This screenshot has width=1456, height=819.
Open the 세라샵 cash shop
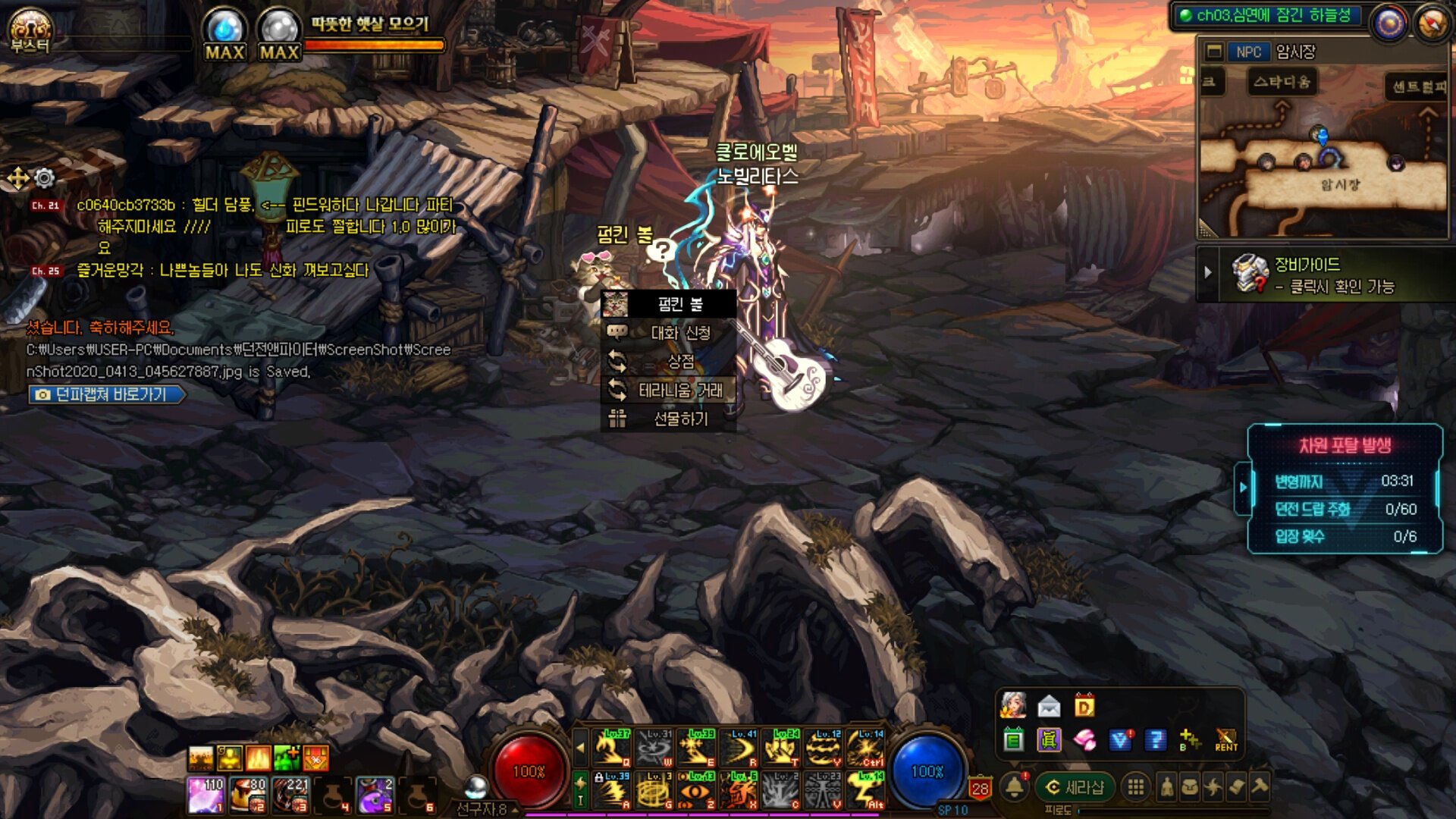pos(1075,788)
